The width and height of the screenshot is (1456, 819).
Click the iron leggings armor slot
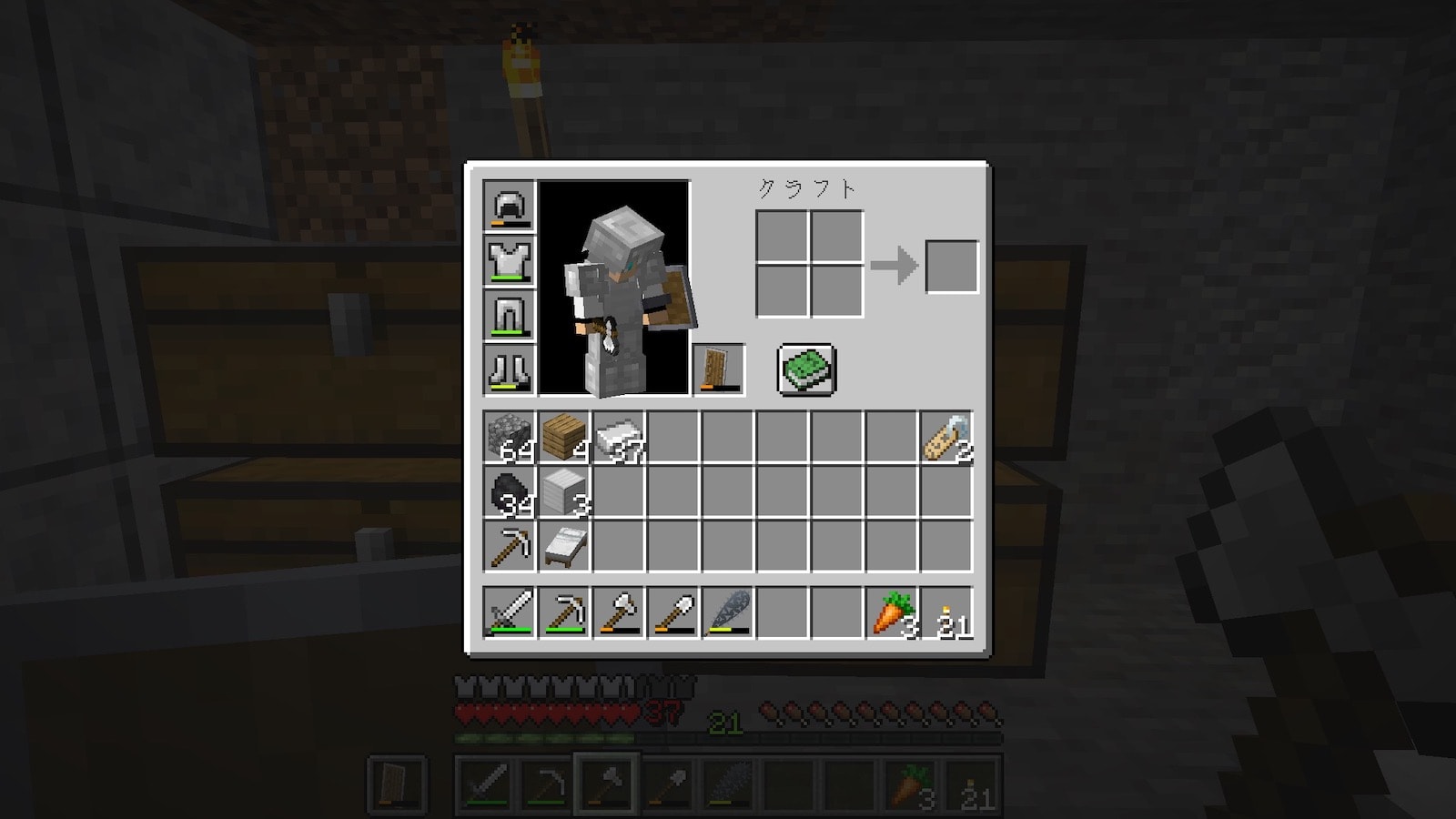510,315
